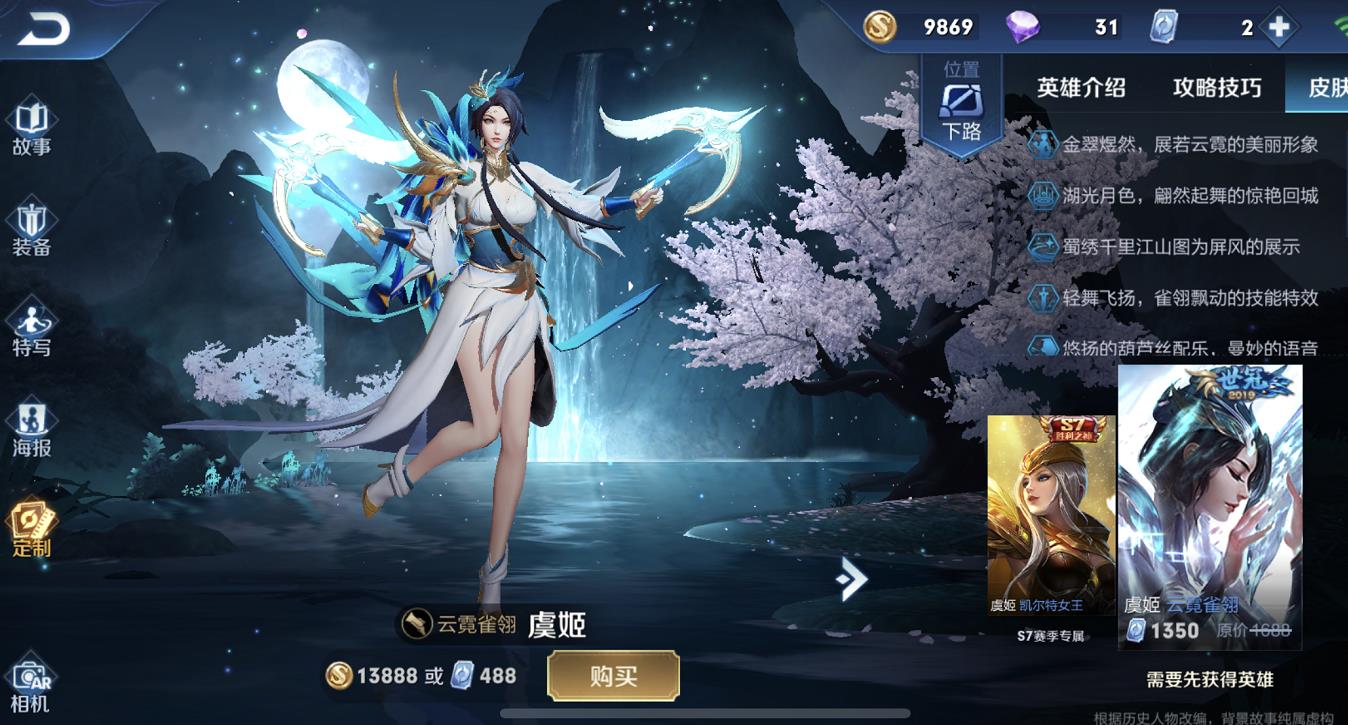Add more currency with the plus button
Image resolution: width=1348 pixels, height=725 pixels.
pyautogui.click(x=1278, y=28)
